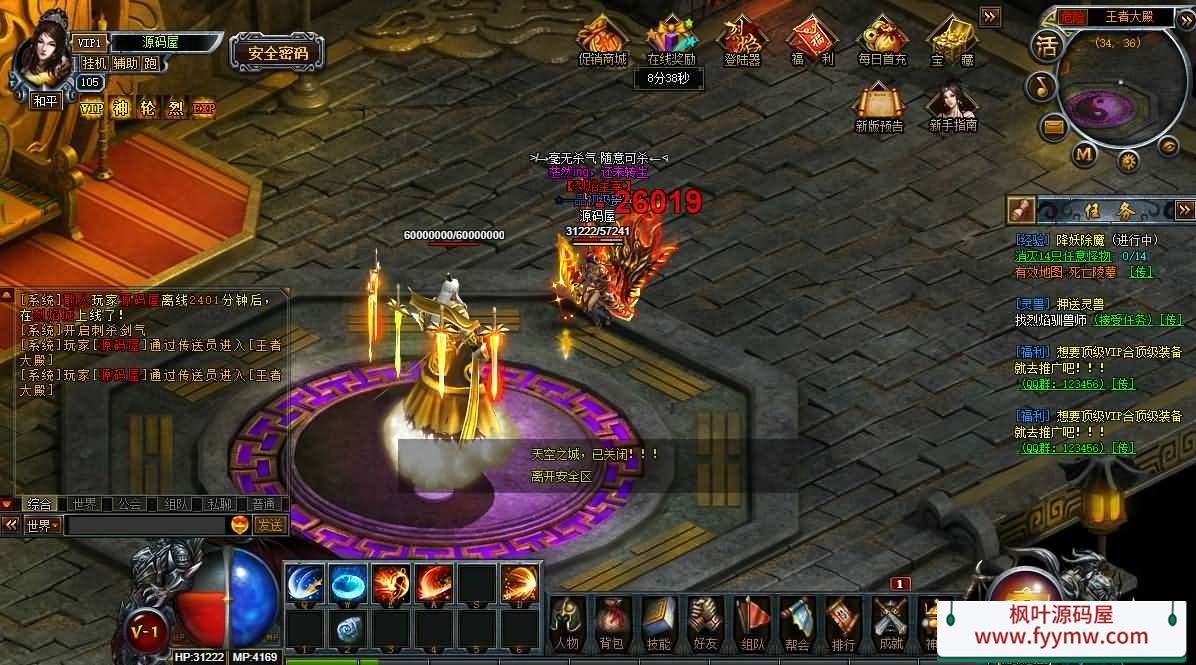Toggle the music note sound button
The image size is (1196, 665).
[x=1041, y=87]
